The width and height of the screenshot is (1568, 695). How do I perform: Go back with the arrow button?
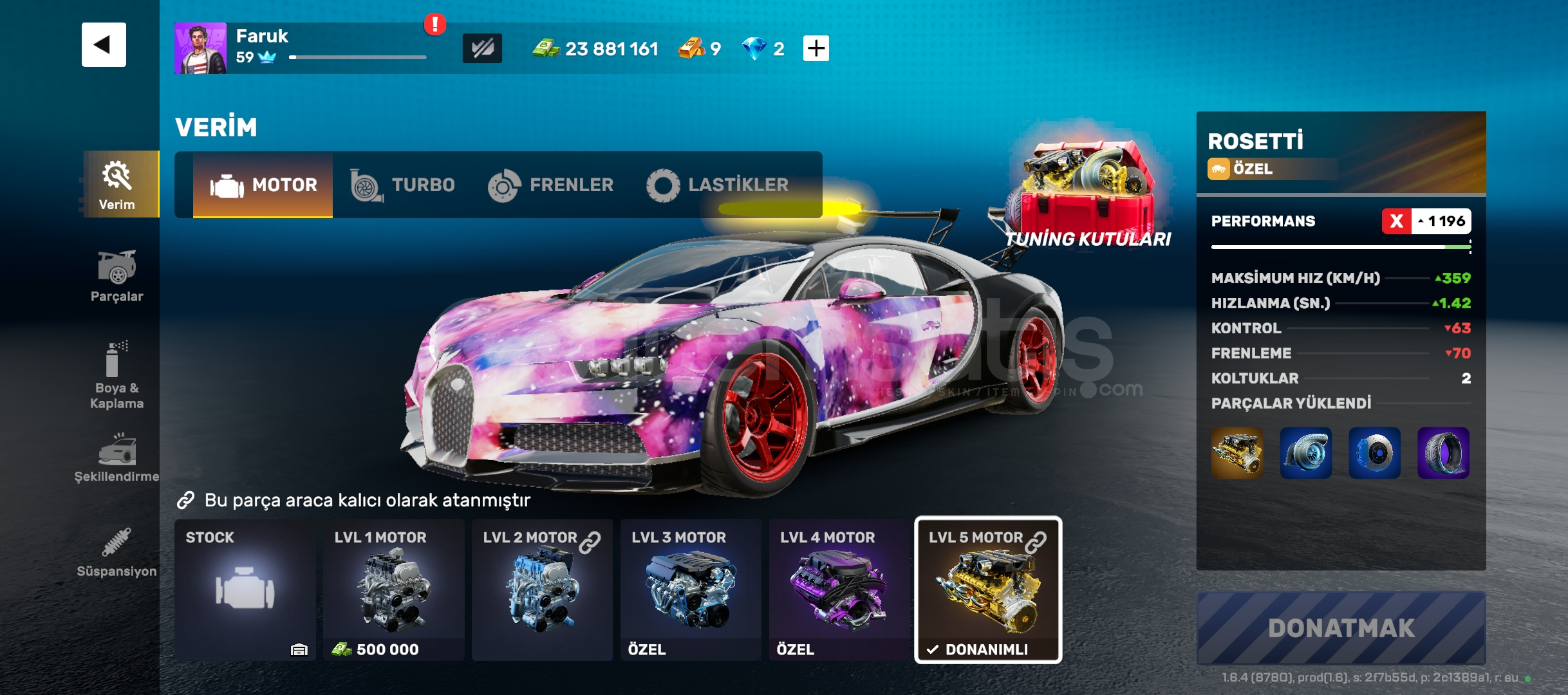pyautogui.click(x=104, y=45)
